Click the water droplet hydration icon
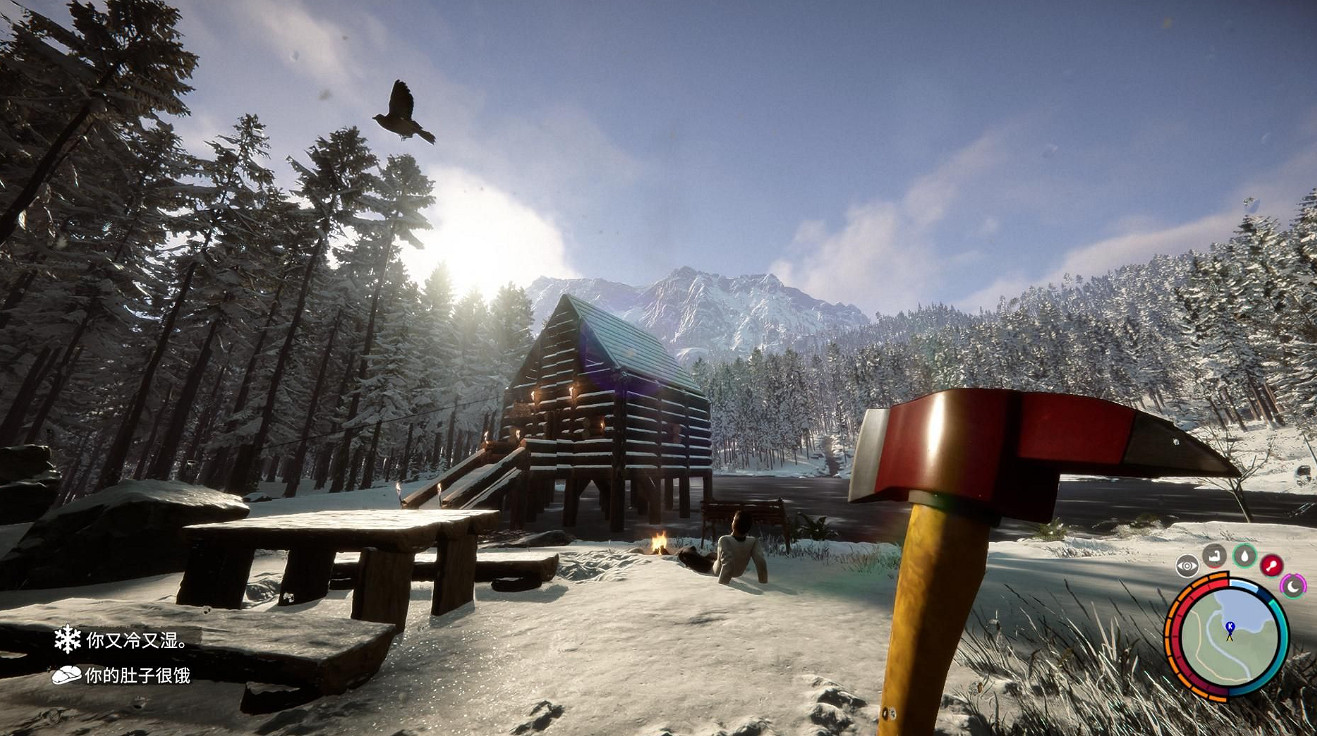1317x736 pixels. click(1244, 556)
